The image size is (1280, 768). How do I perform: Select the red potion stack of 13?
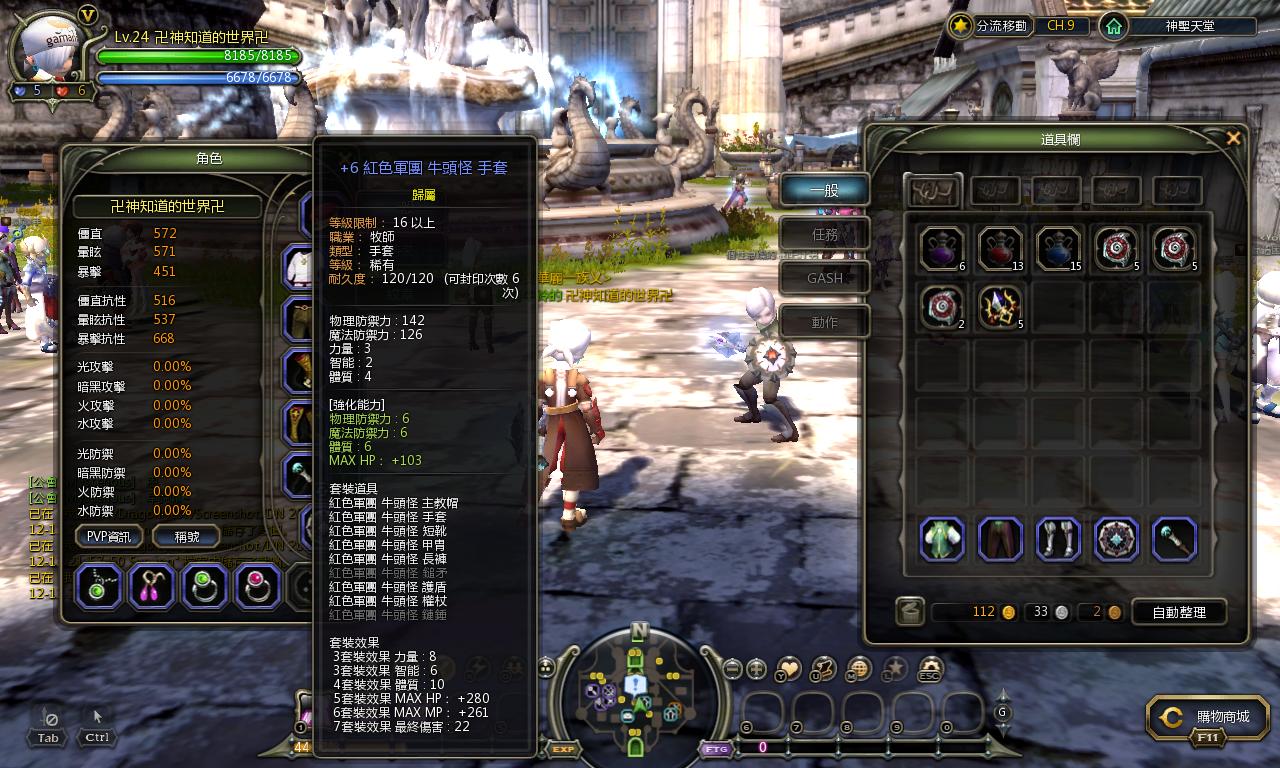(x=1000, y=249)
